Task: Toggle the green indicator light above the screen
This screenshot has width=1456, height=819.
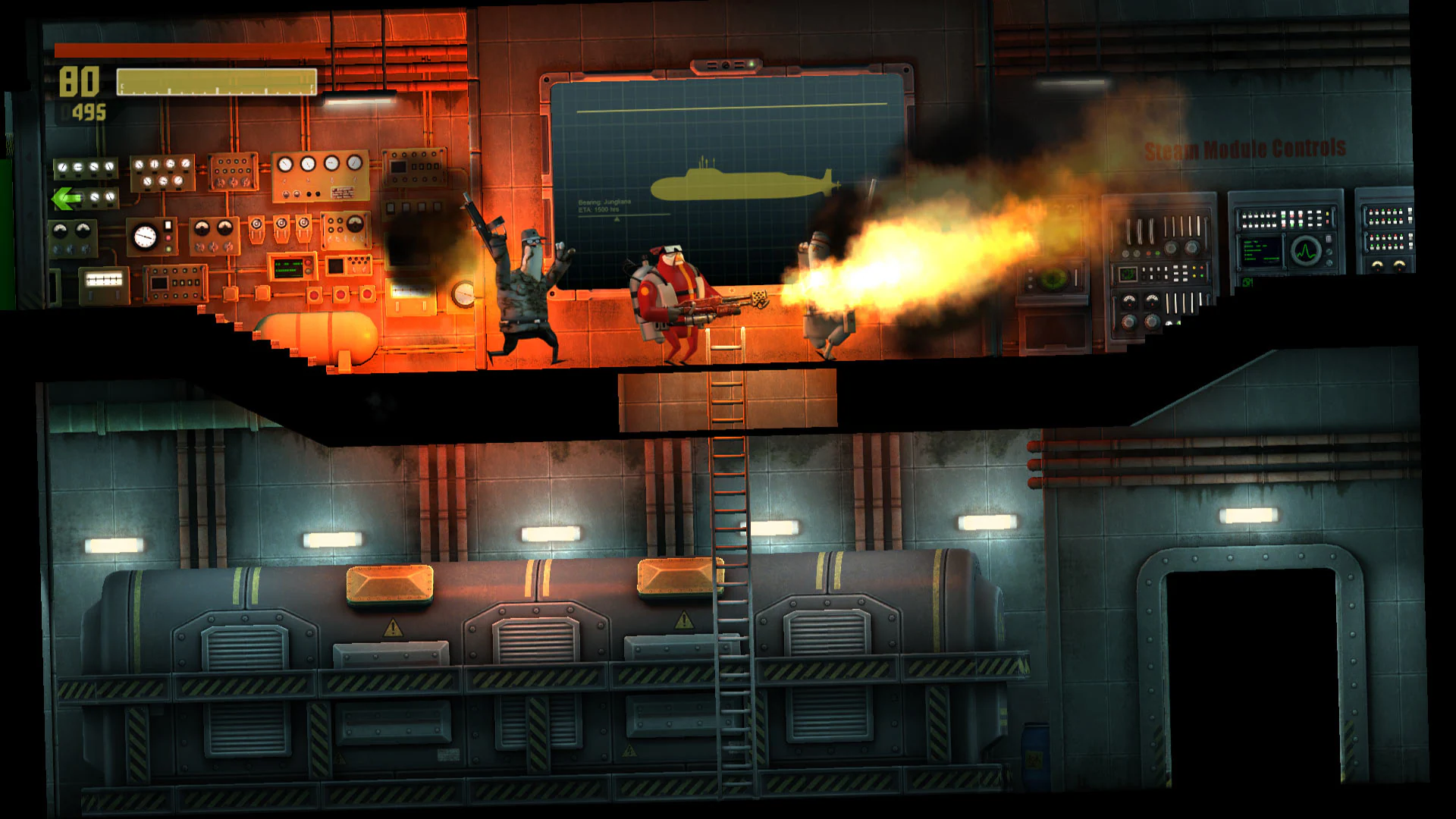Action: (x=752, y=64)
